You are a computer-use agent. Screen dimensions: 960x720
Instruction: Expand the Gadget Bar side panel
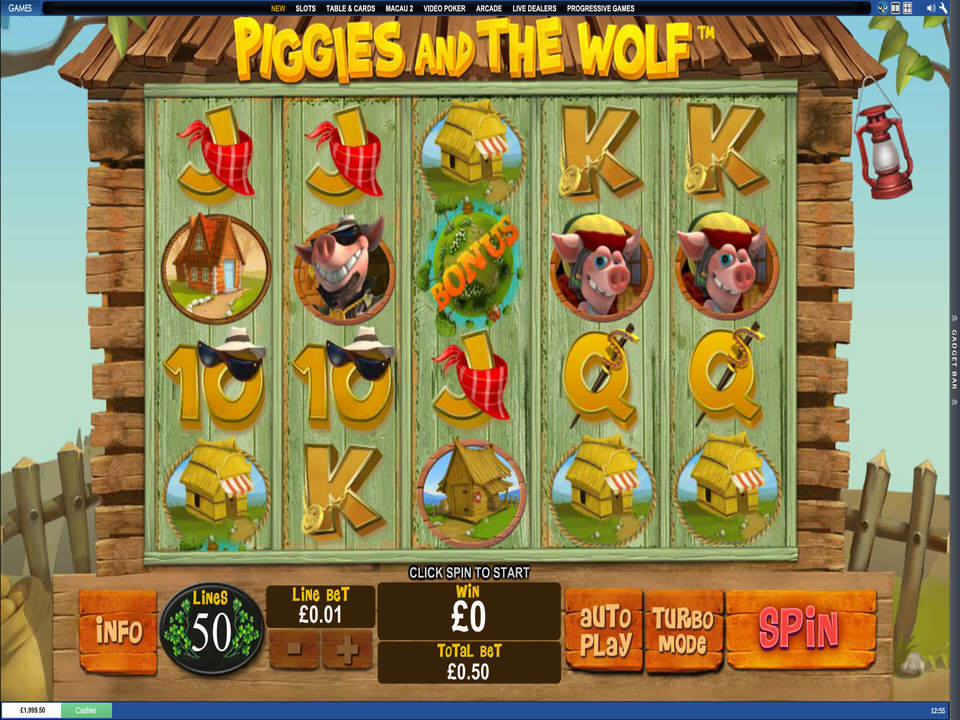tap(954, 358)
